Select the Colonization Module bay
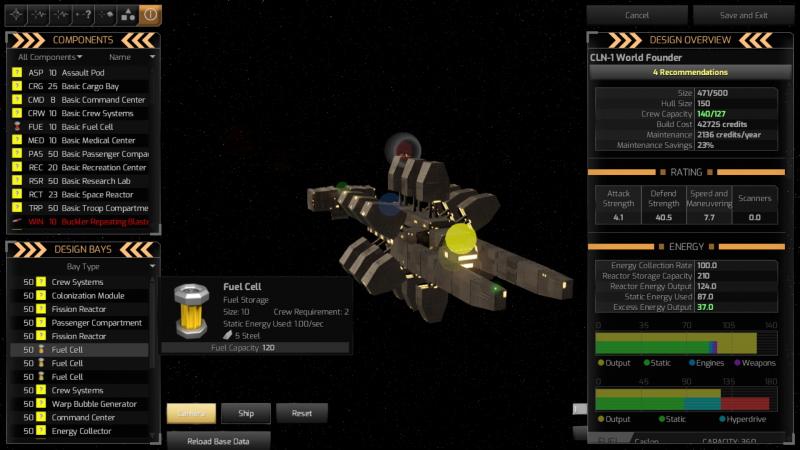 pos(88,296)
